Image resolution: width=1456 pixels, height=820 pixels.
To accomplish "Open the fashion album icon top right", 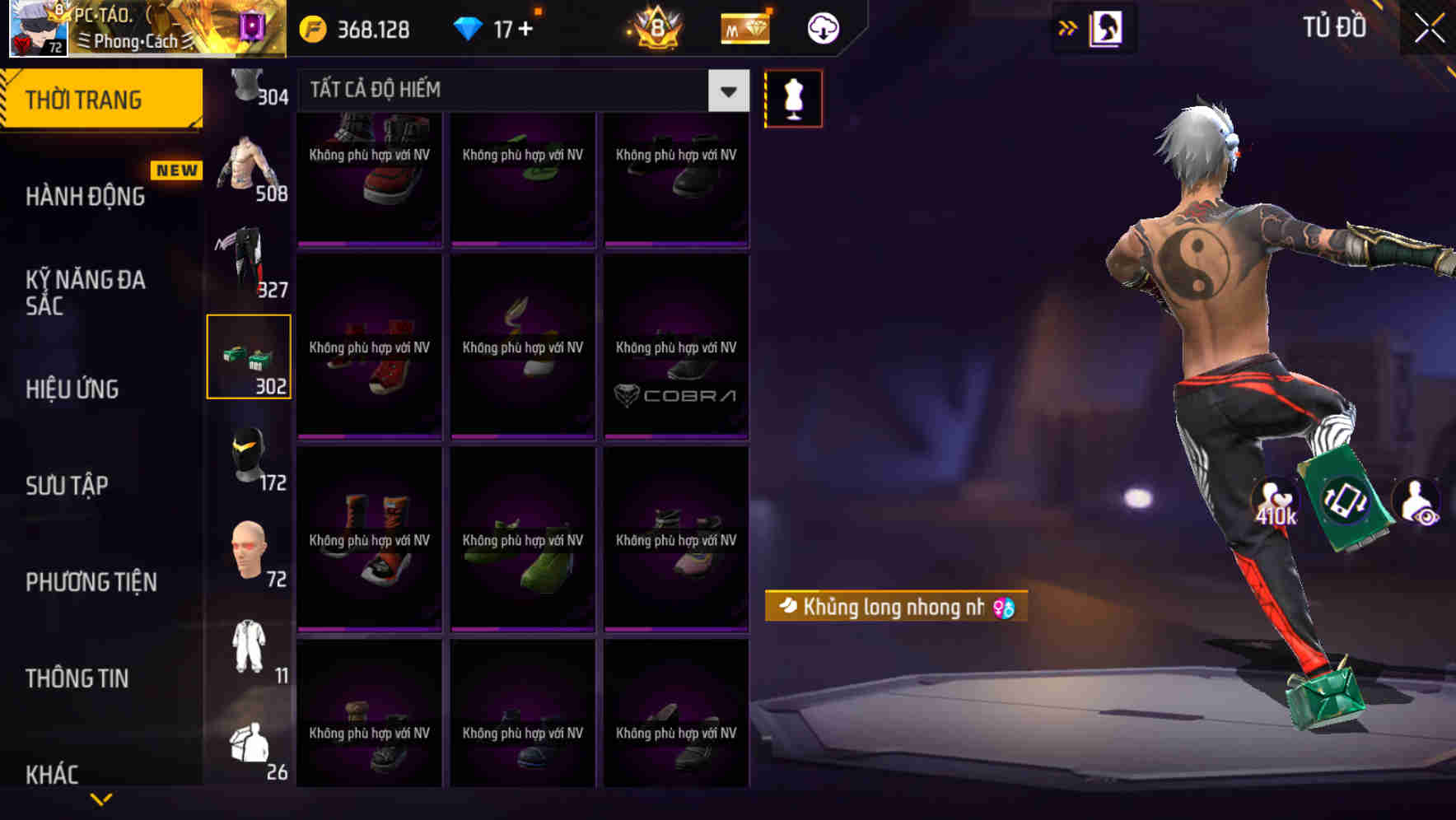I will click(x=1107, y=27).
